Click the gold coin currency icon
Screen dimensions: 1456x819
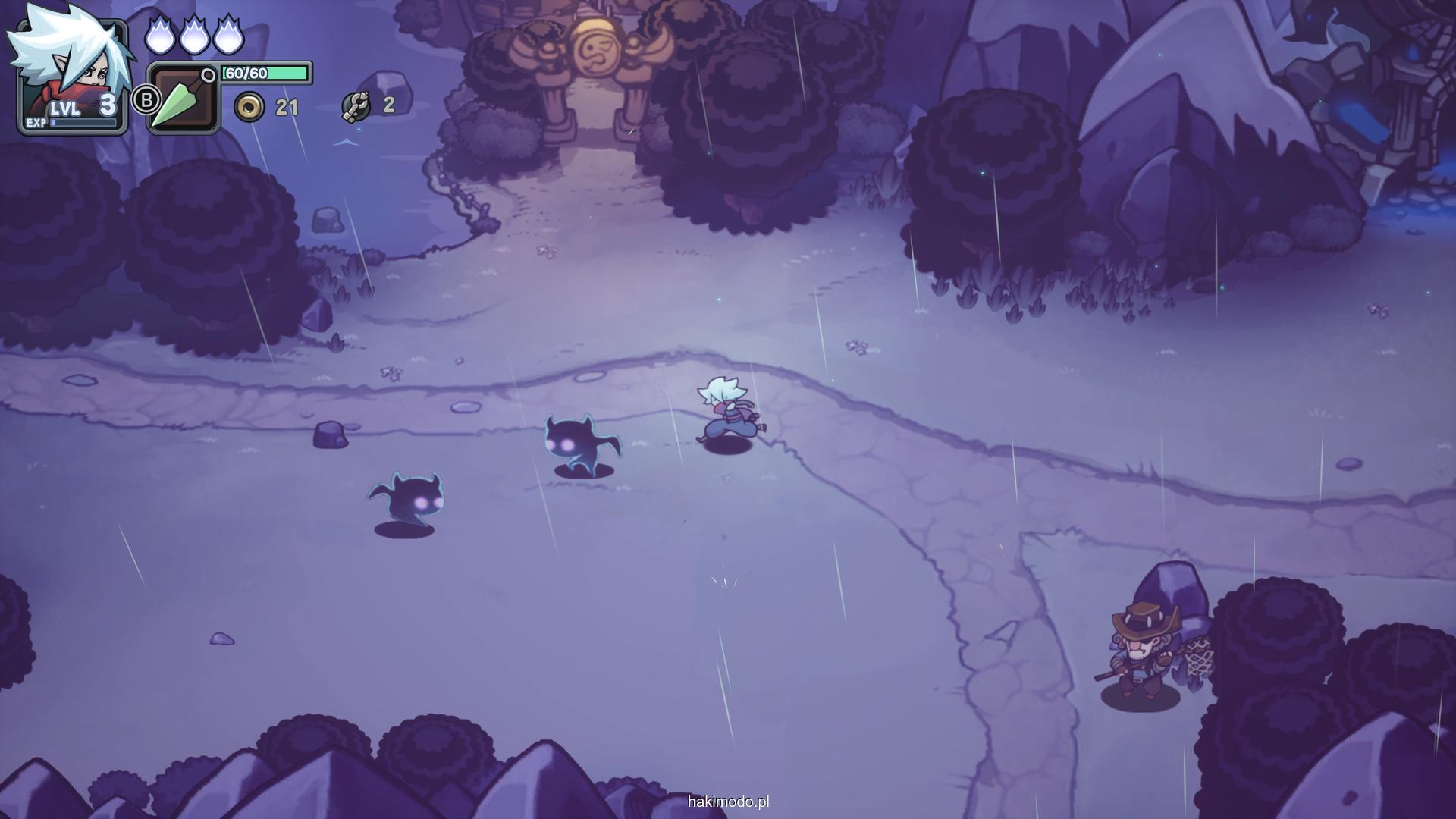249,108
